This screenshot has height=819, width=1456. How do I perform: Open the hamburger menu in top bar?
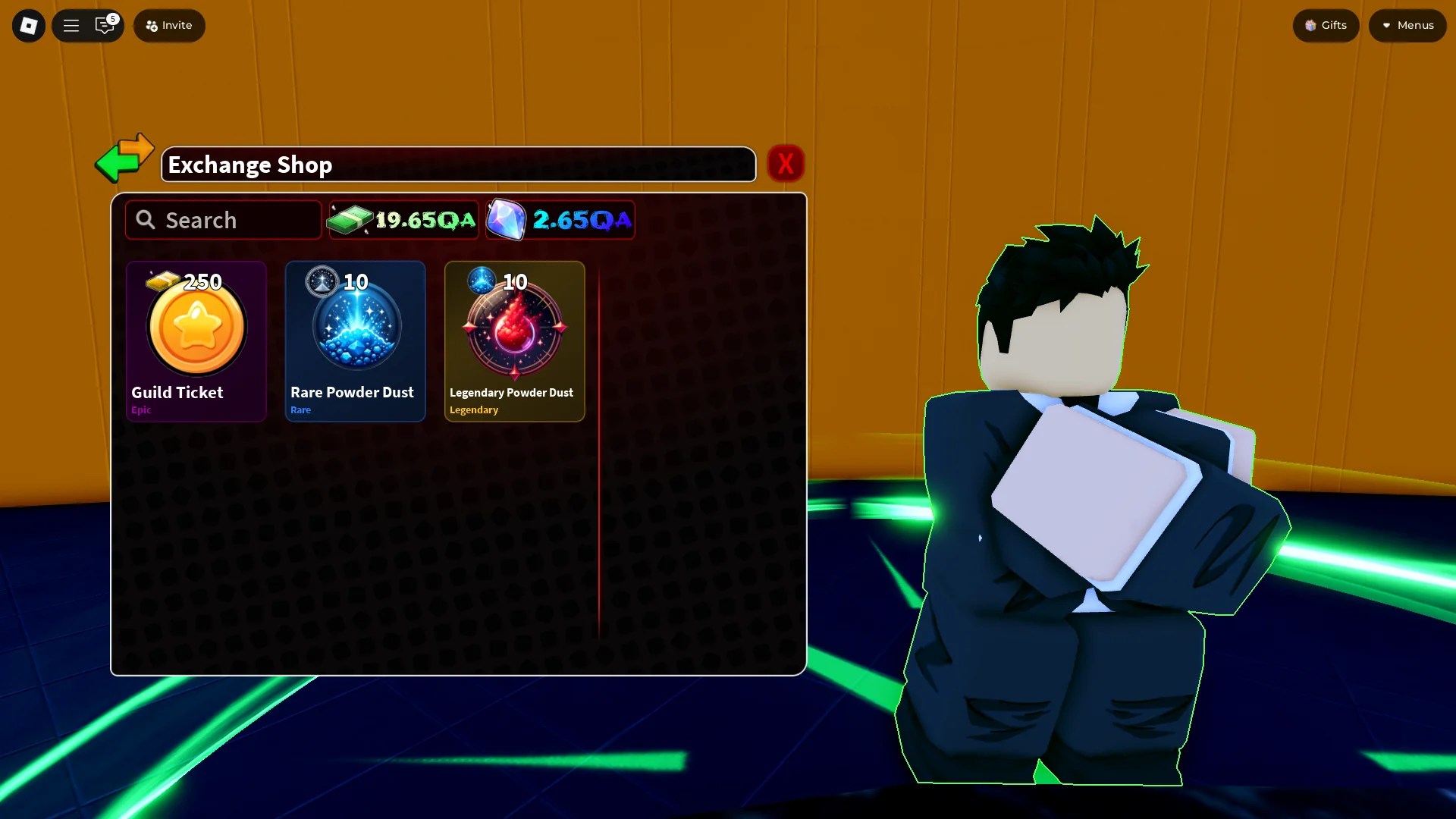tap(71, 25)
